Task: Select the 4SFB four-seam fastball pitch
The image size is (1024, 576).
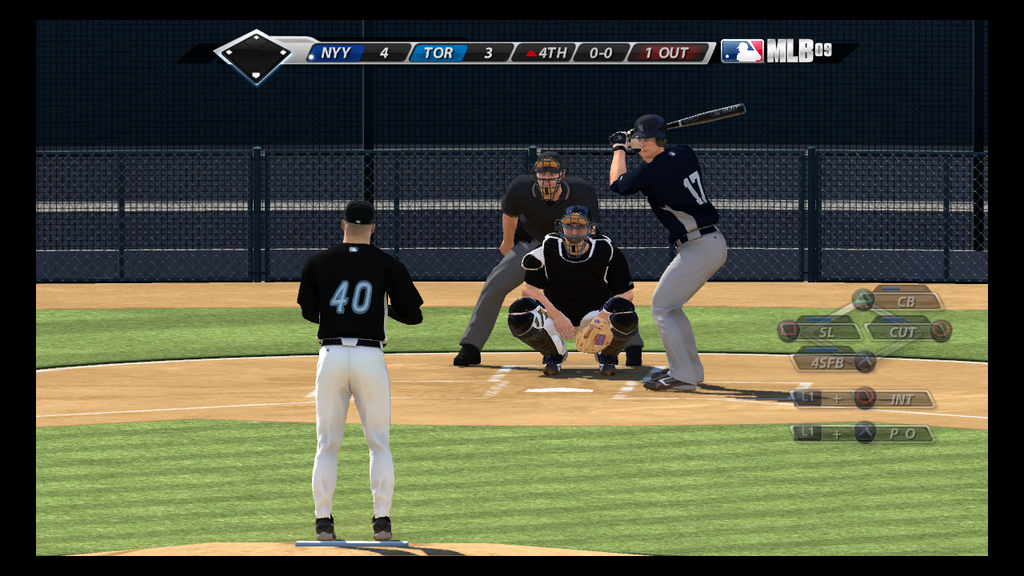Action: coord(828,362)
